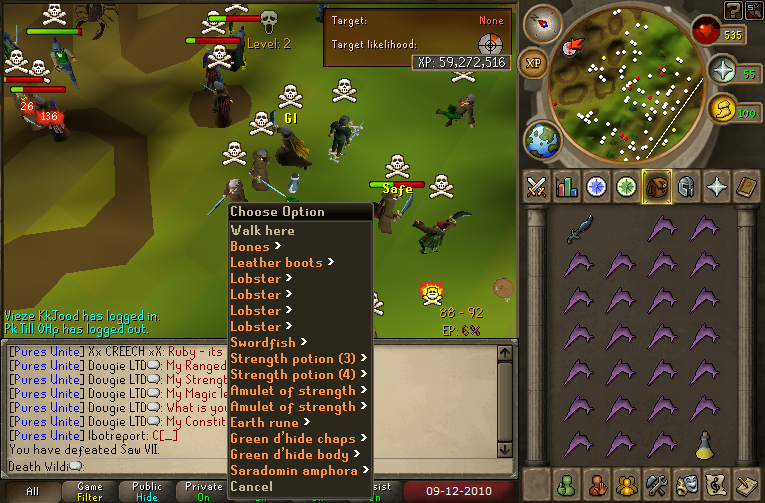765x503 pixels.
Task: Select Green d'hide body in the menu
Action: (289, 454)
